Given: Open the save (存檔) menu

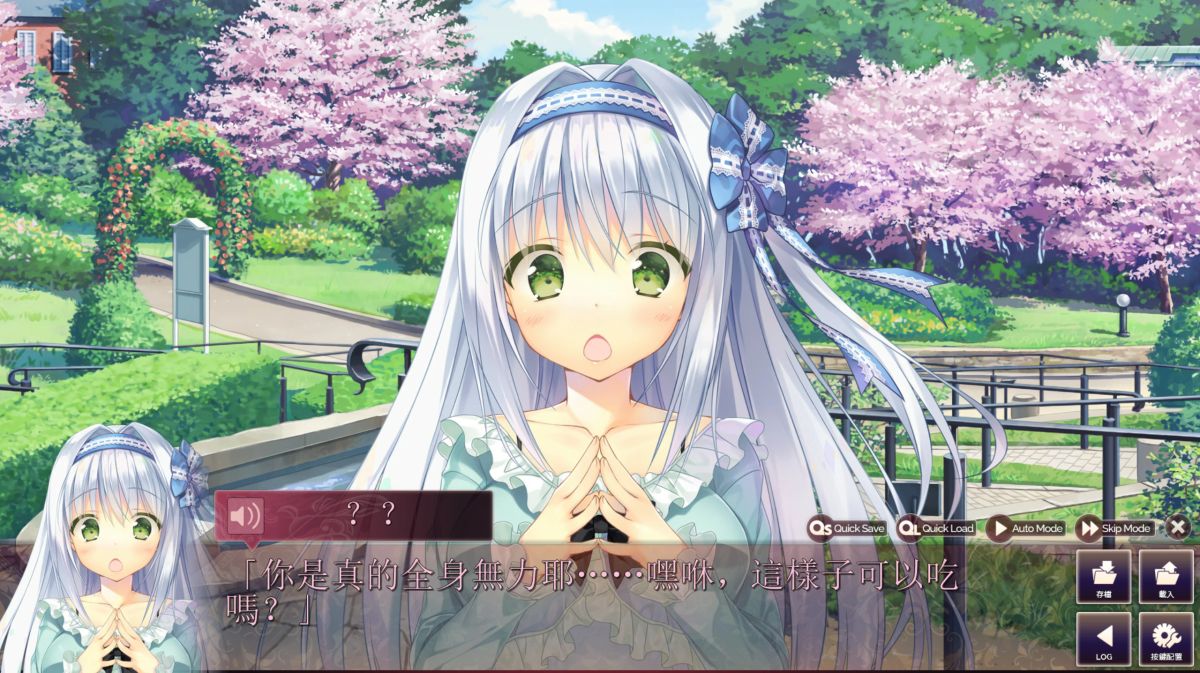Looking at the screenshot, I should tap(1103, 576).
